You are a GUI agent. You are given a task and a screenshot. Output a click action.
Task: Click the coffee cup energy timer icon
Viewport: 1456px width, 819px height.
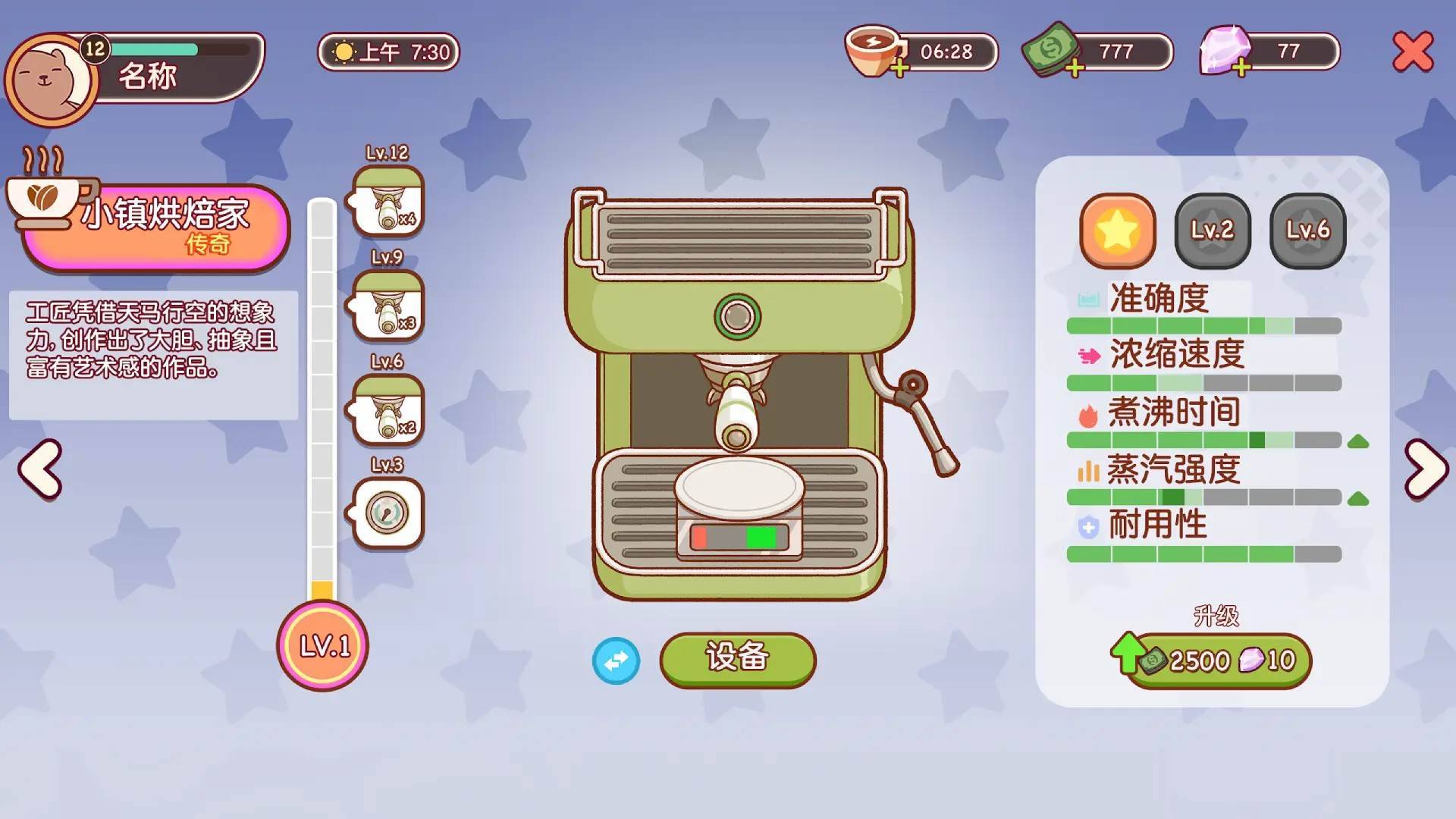(871, 48)
